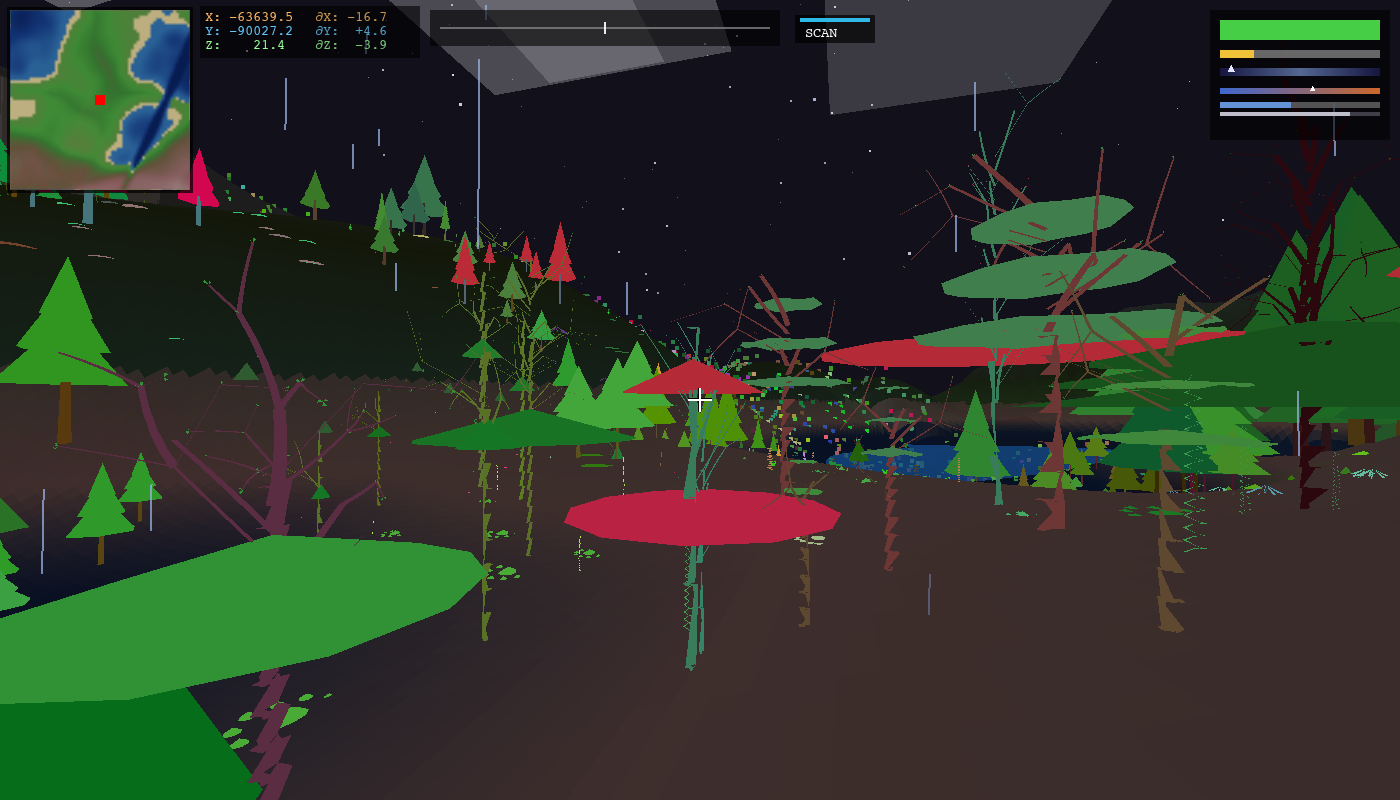Select the triangle marker on the blue-orange gradient
Screen dimensions: 1400x800
pos(1312,89)
